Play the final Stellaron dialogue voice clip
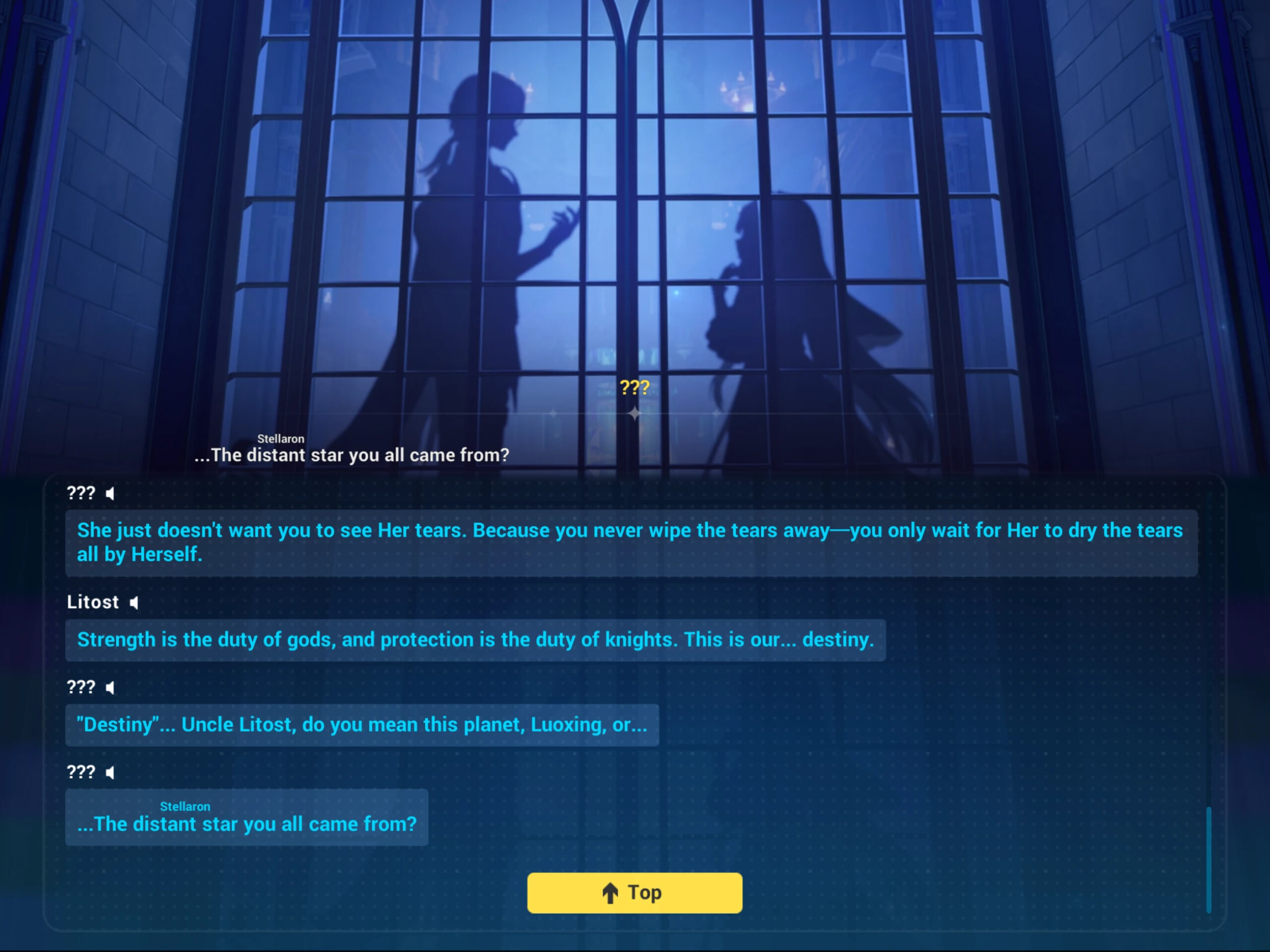The image size is (1270, 952). (110, 773)
